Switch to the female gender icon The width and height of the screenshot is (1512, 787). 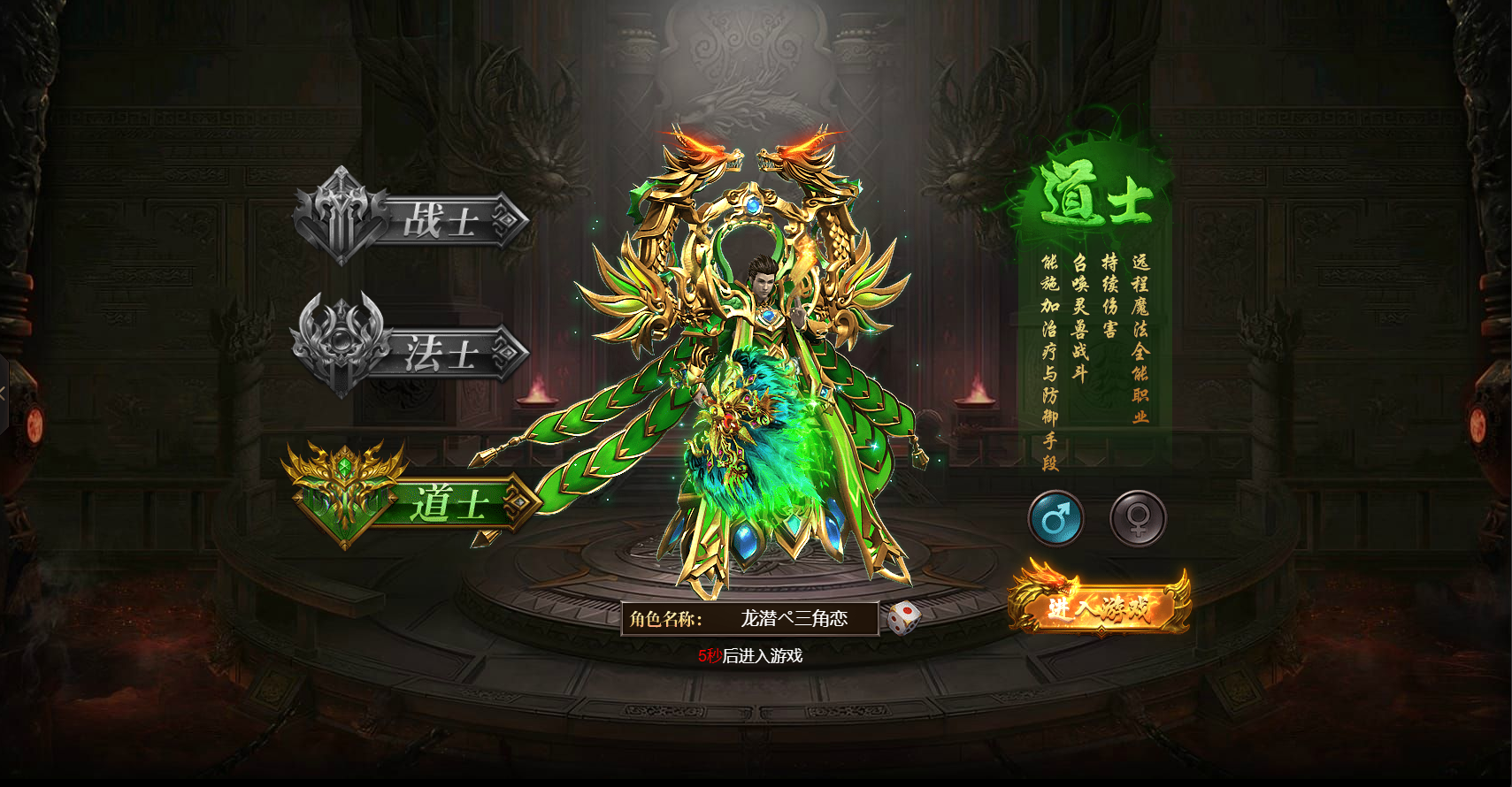pos(1138,518)
